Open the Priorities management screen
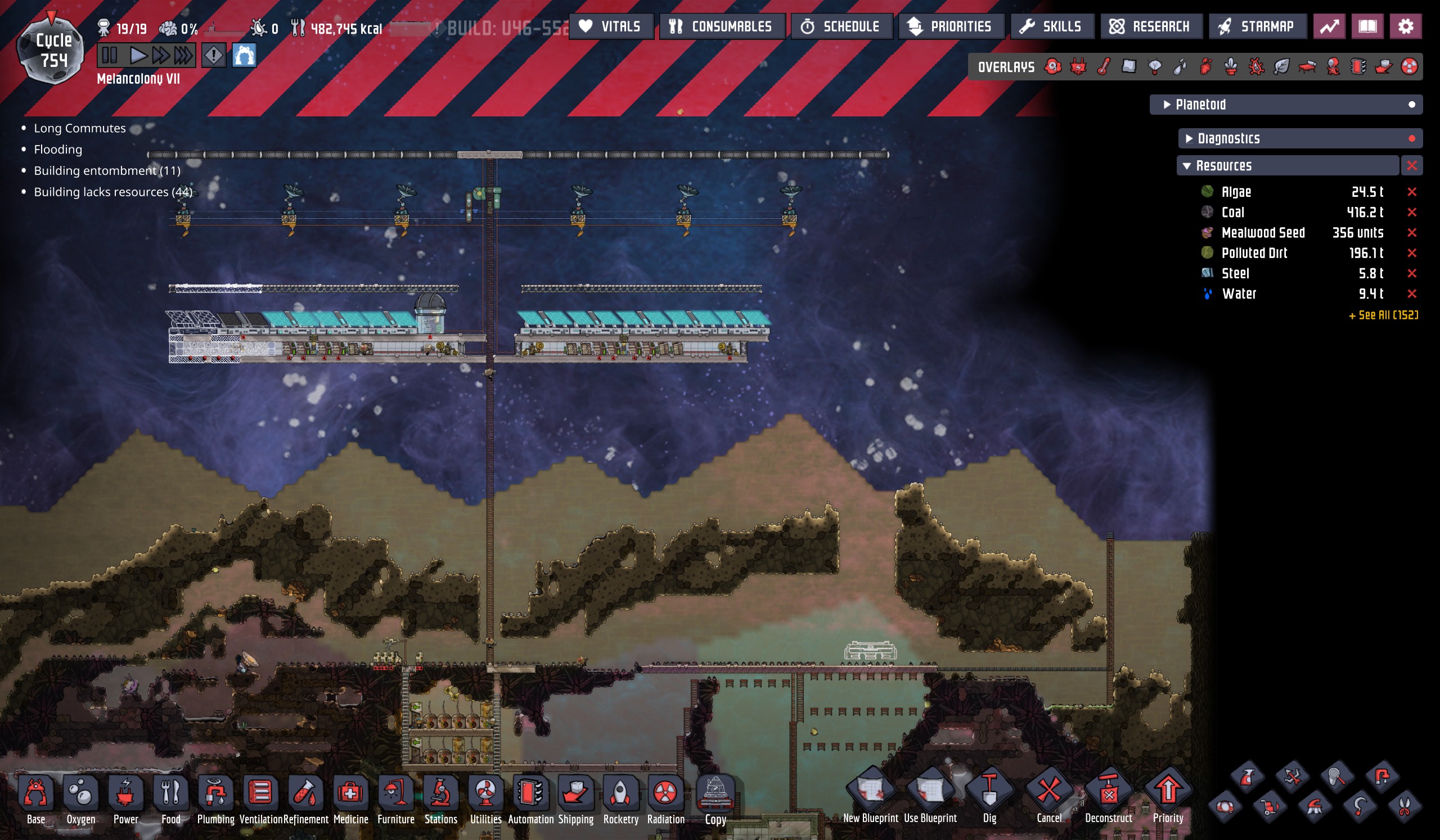Viewport: 1440px width, 840px height. [x=950, y=26]
